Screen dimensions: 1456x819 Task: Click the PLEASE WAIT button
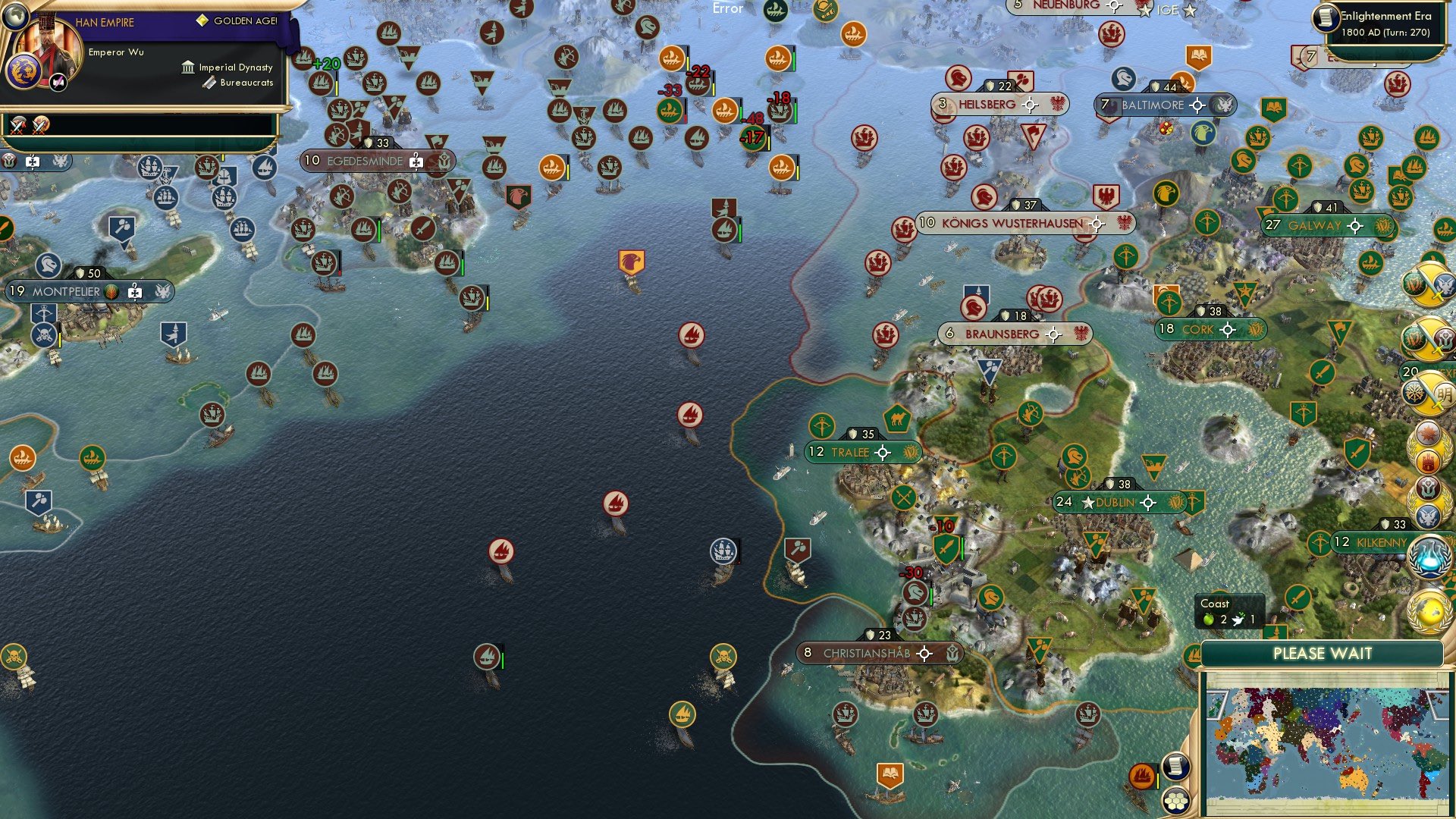coord(1323,653)
